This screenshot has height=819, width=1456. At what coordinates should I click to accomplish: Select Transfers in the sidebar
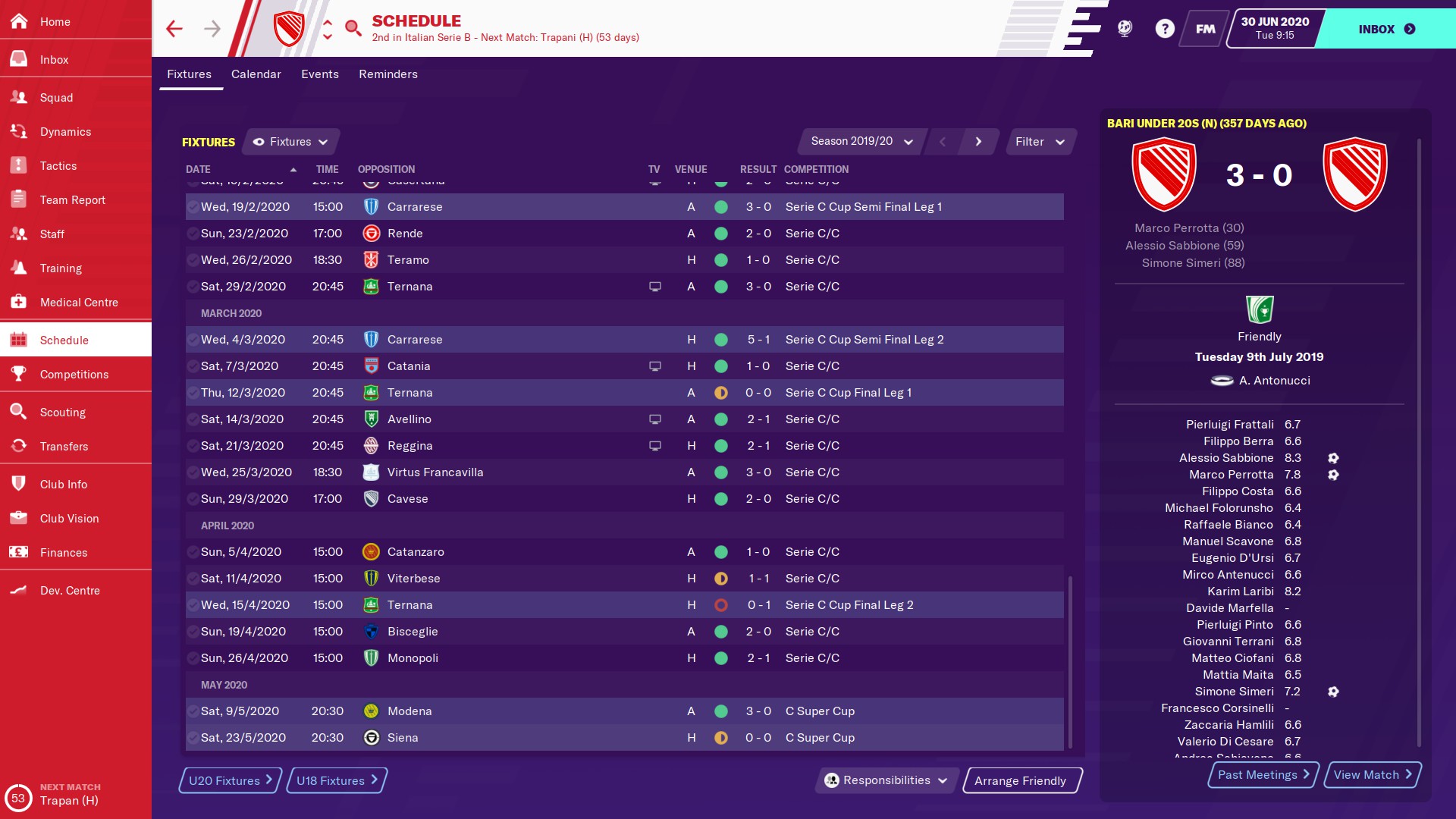click(64, 447)
